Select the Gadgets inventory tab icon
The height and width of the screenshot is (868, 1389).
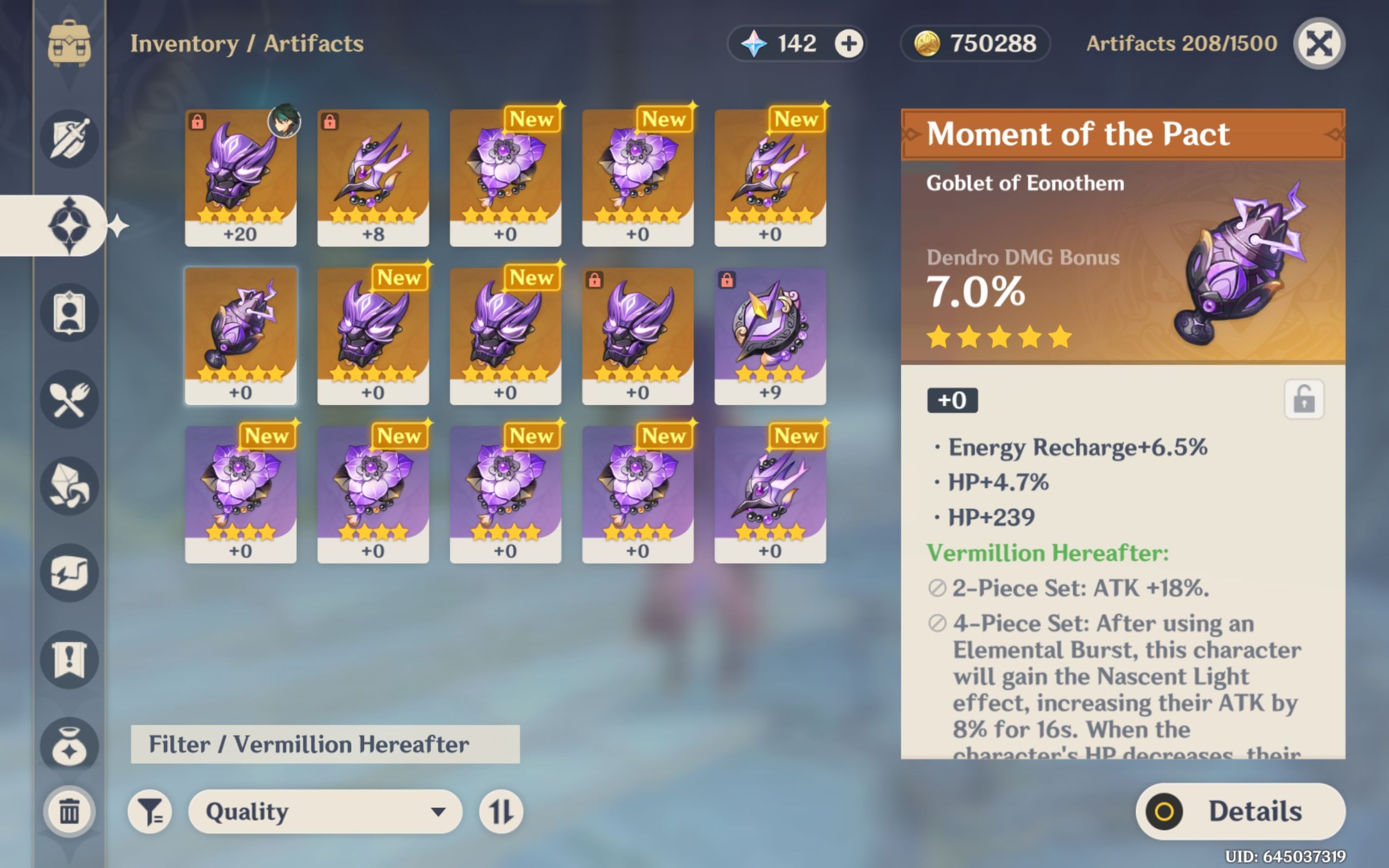coord(69,571)
